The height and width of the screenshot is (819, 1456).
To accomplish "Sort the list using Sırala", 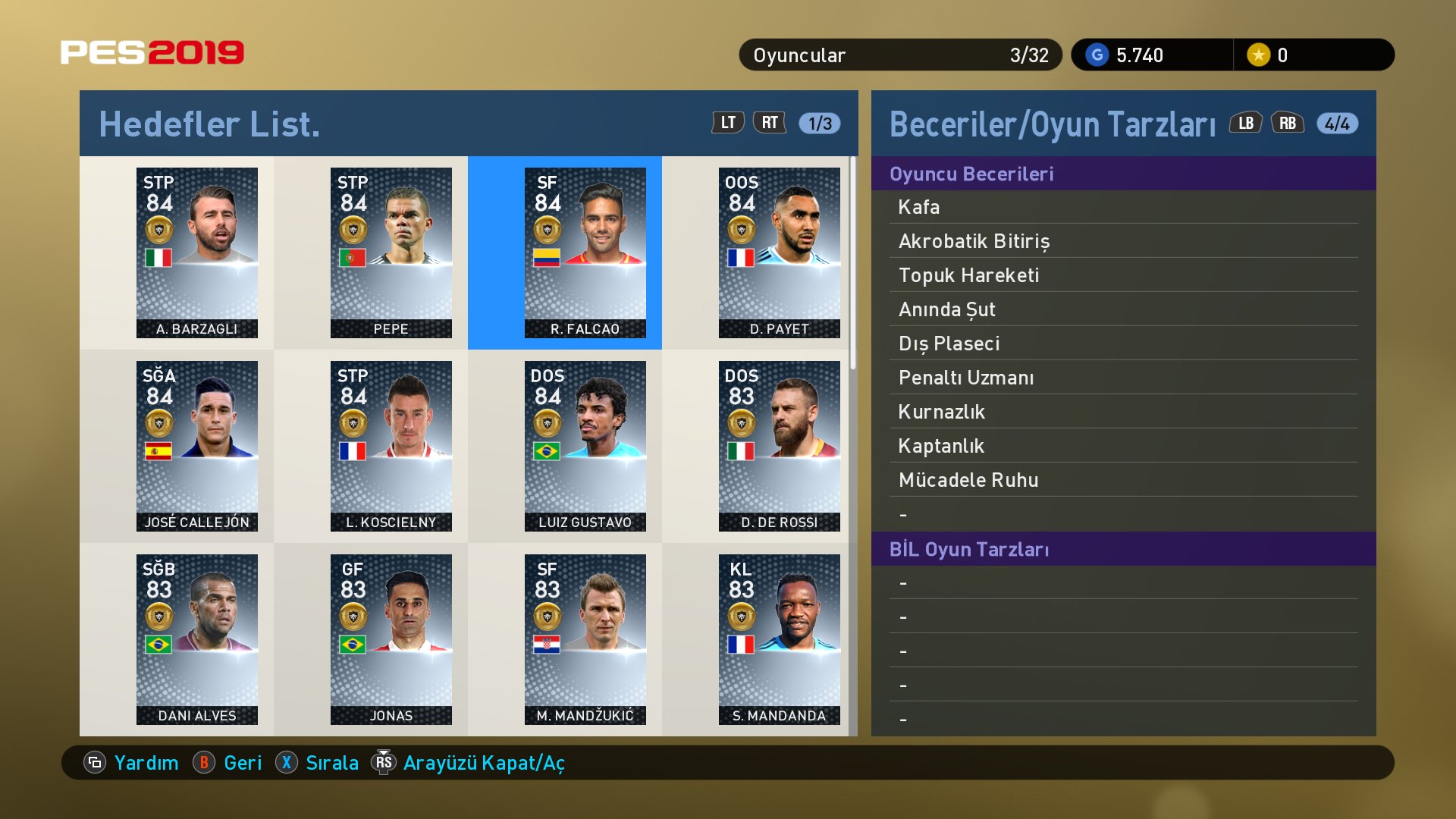I will [x=318, y=763].
